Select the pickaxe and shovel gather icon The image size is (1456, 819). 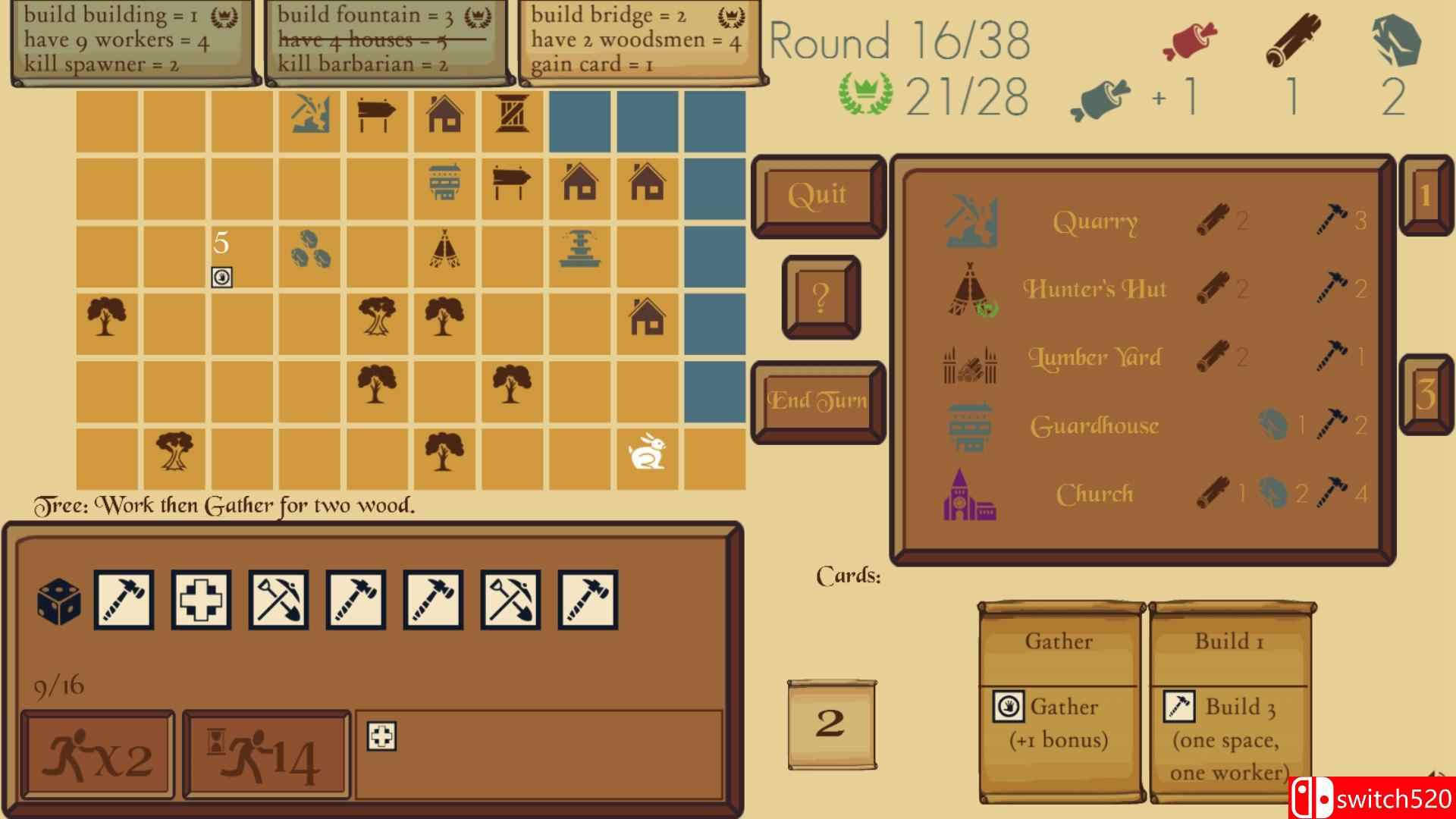coord(278,598)
